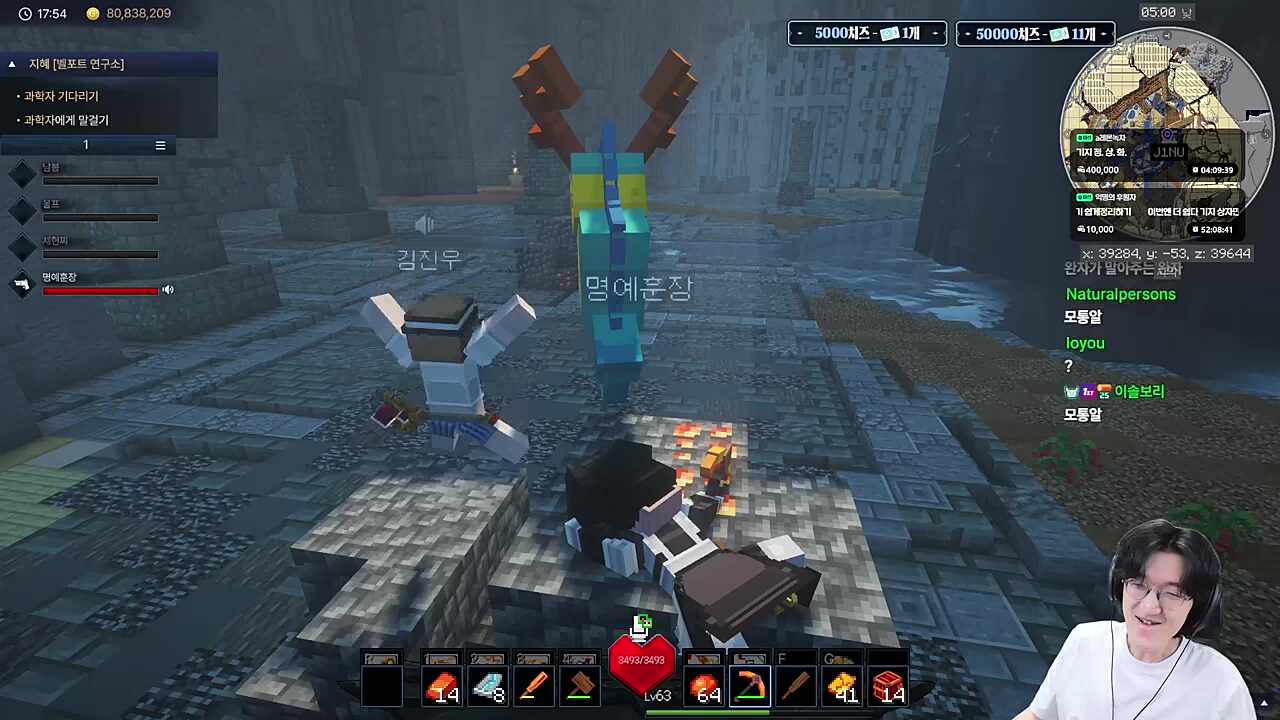Select the red chest stack of 14
The image size is (1280, 720).
pyautogui.click(x=888, y=687)
